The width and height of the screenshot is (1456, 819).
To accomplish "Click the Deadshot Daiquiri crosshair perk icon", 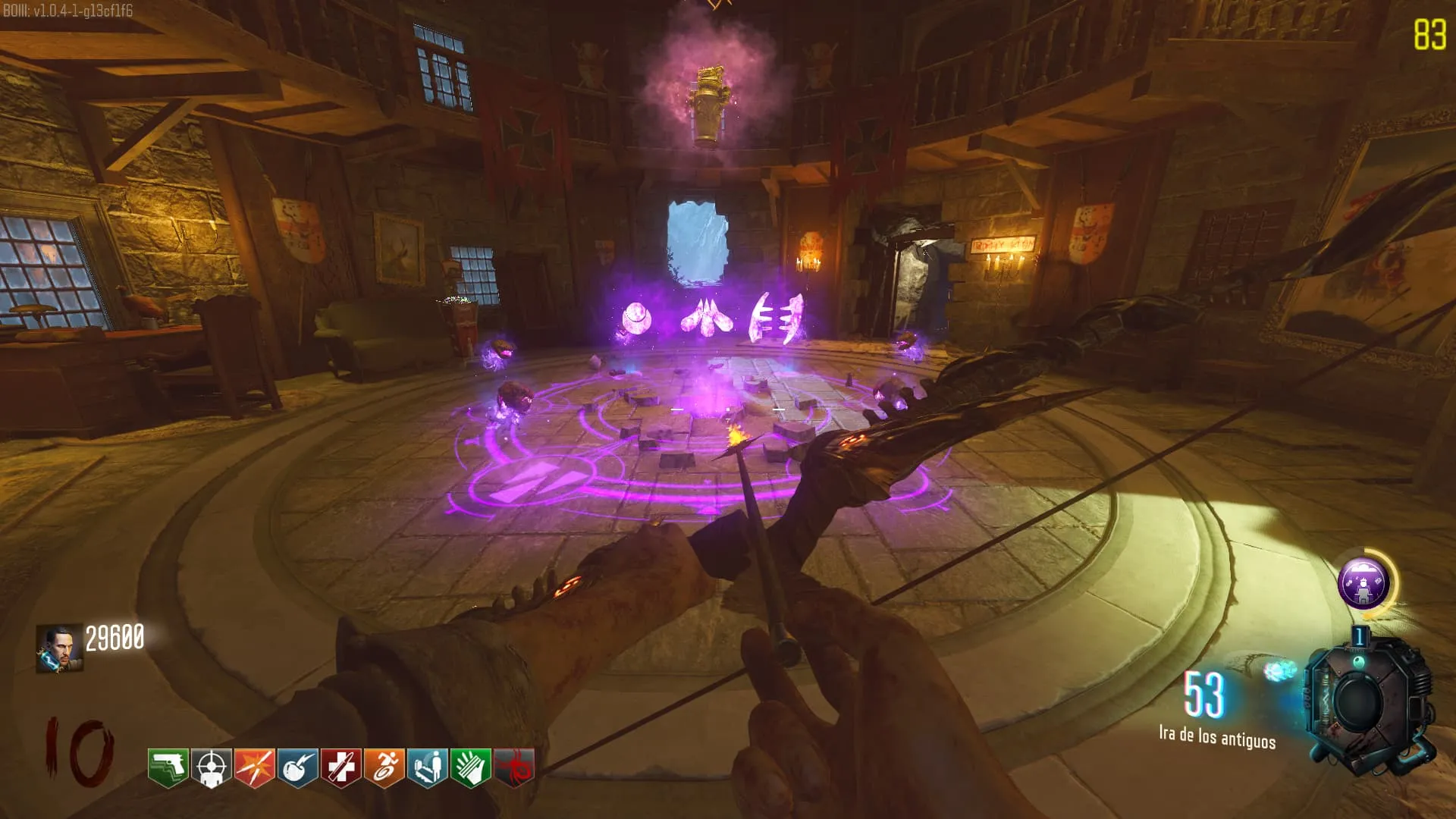I will [211, 767].
